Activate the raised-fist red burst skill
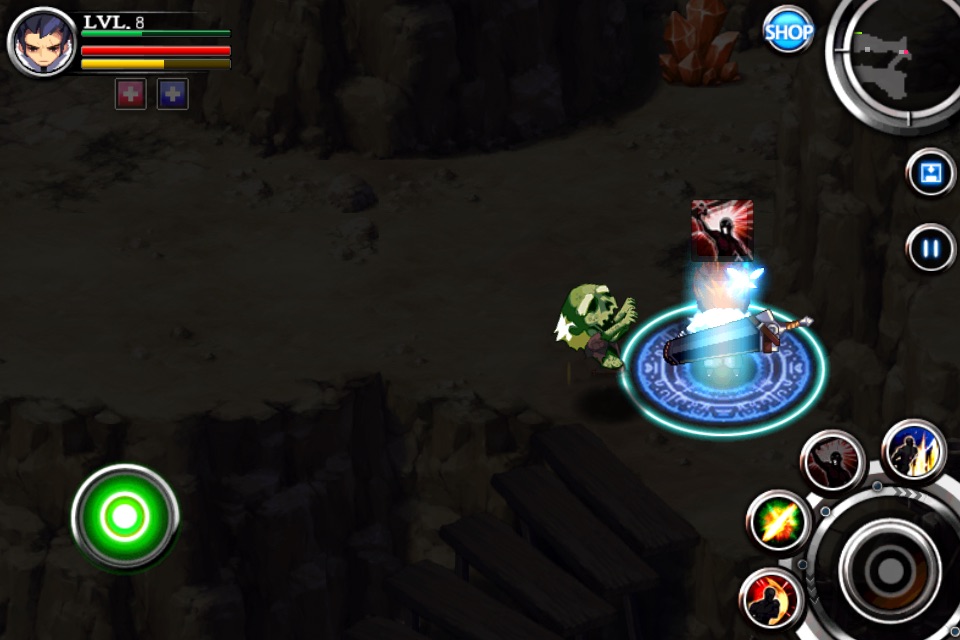Screen dimensions: 960x640 pos(832,461)
